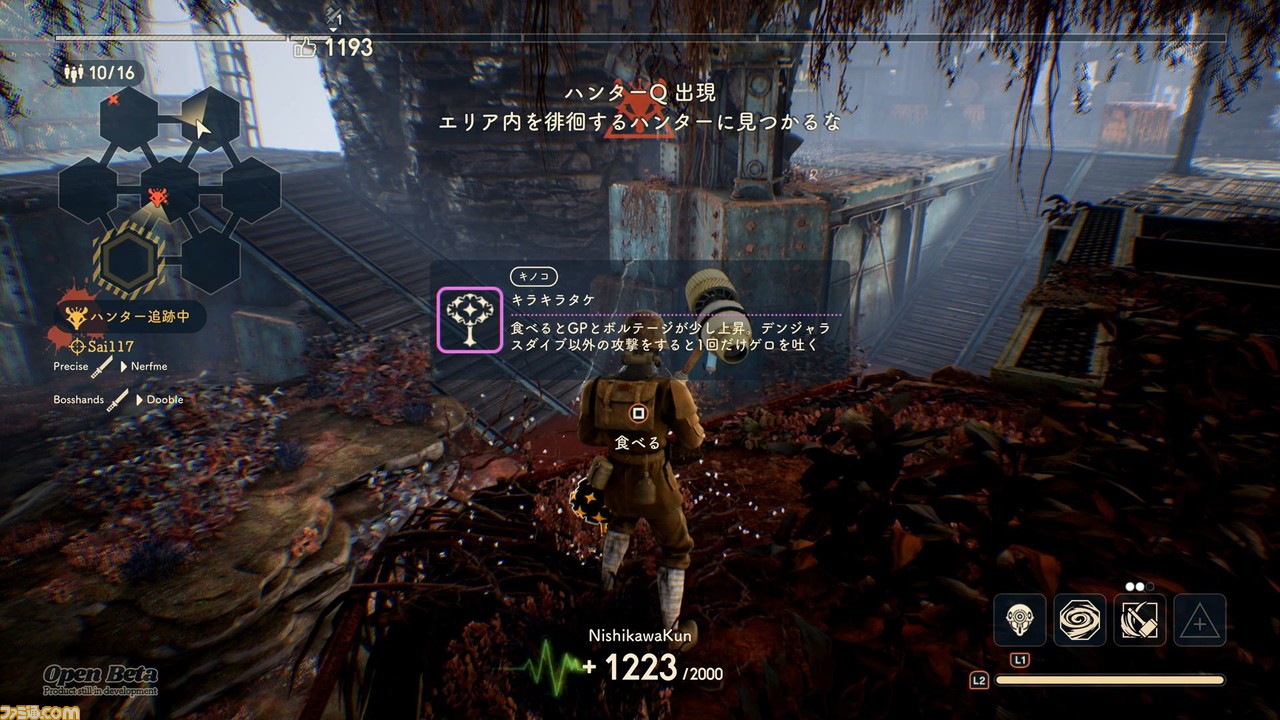Click the red X marker on minimap
This screenshot has height=720, width=1280.
click(113, 99)
